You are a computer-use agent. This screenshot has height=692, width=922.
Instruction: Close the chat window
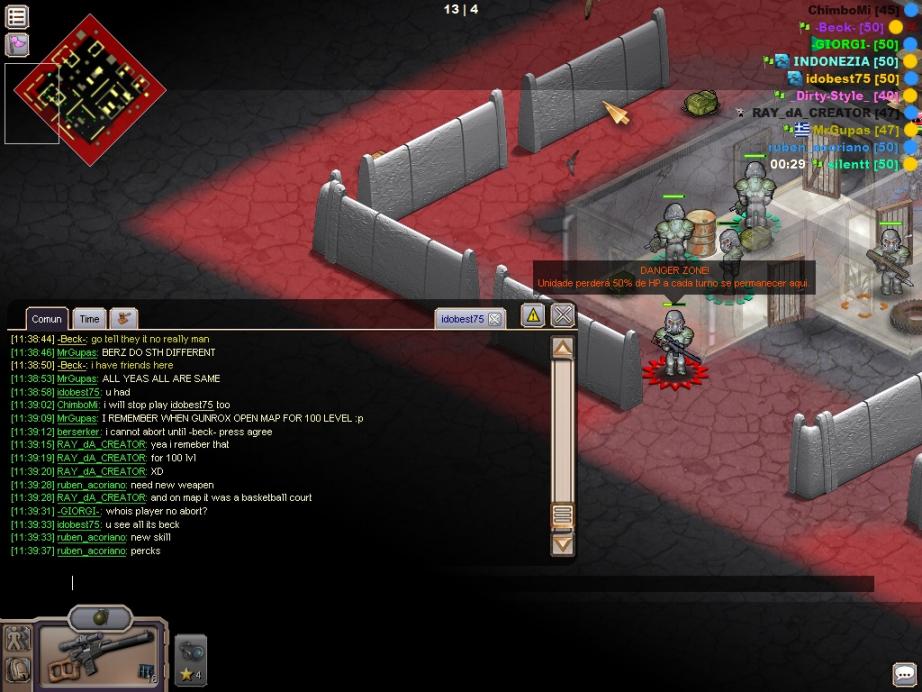563,315
